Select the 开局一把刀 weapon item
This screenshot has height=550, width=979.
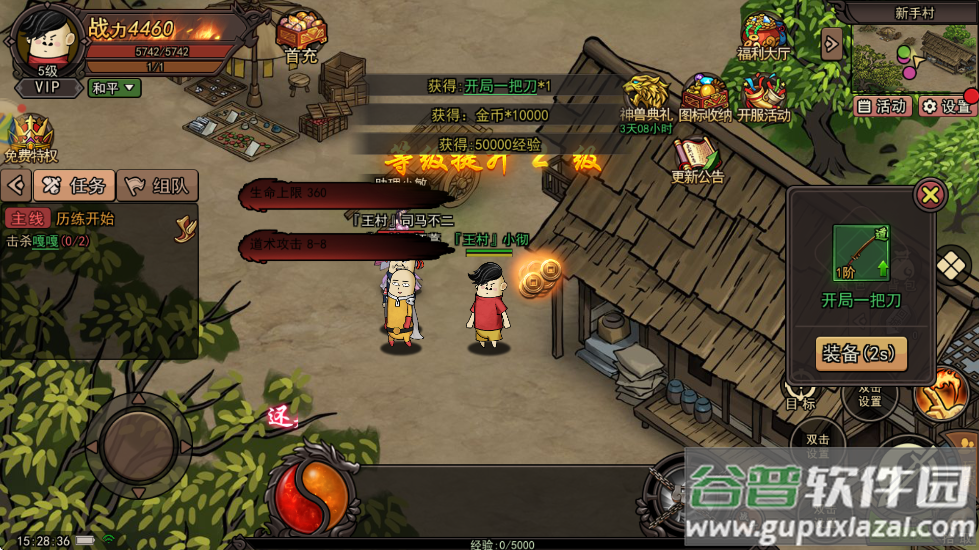click(860, 254)
